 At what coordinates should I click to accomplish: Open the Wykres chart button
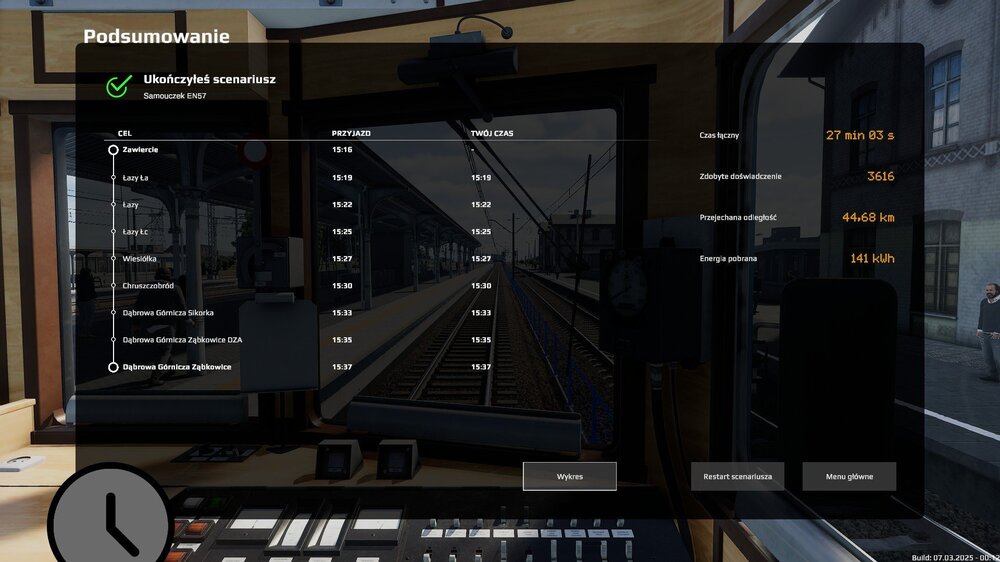[569, 477]
